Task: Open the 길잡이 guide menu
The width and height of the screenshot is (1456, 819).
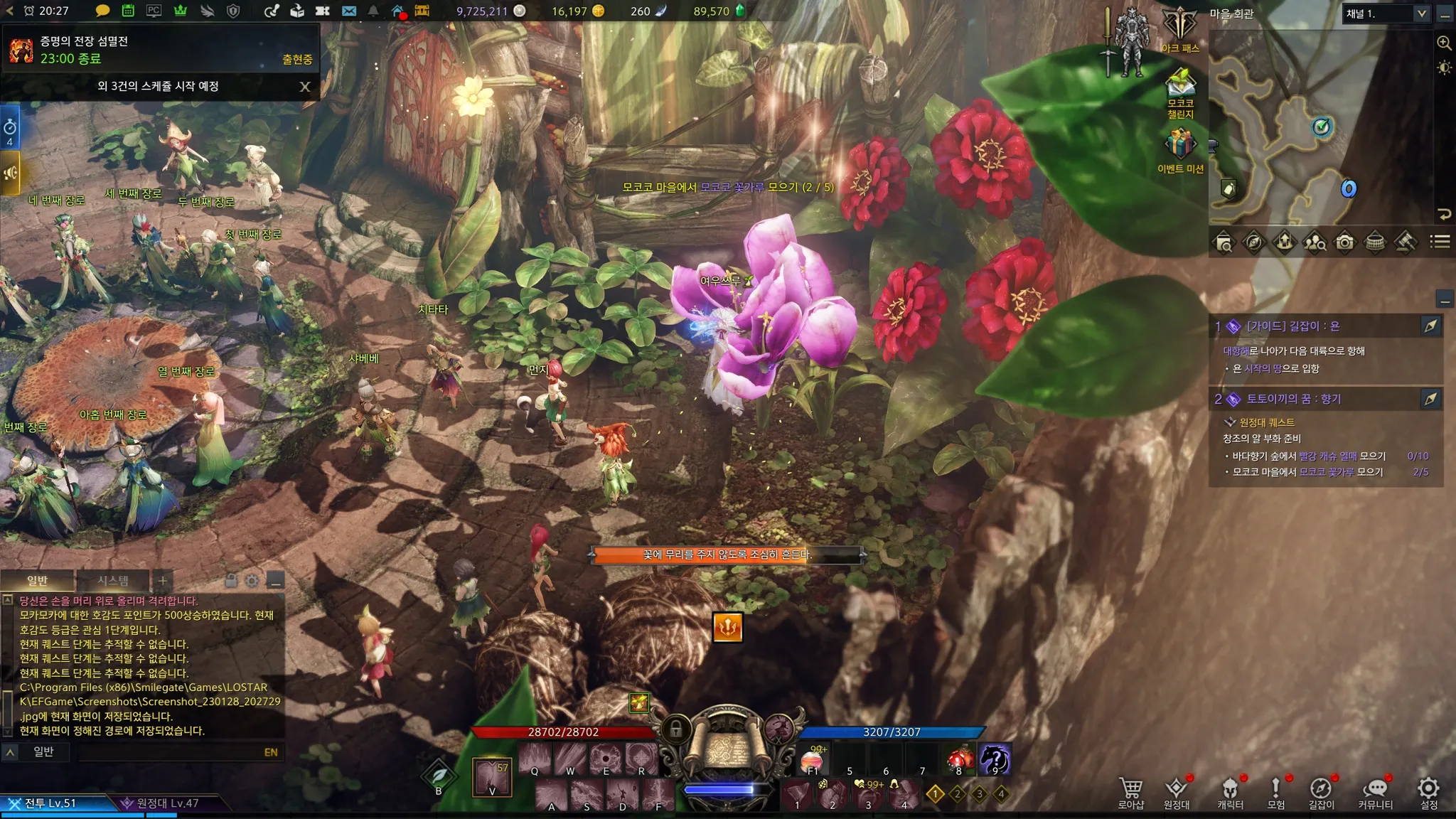Action: pos(1321,792)
